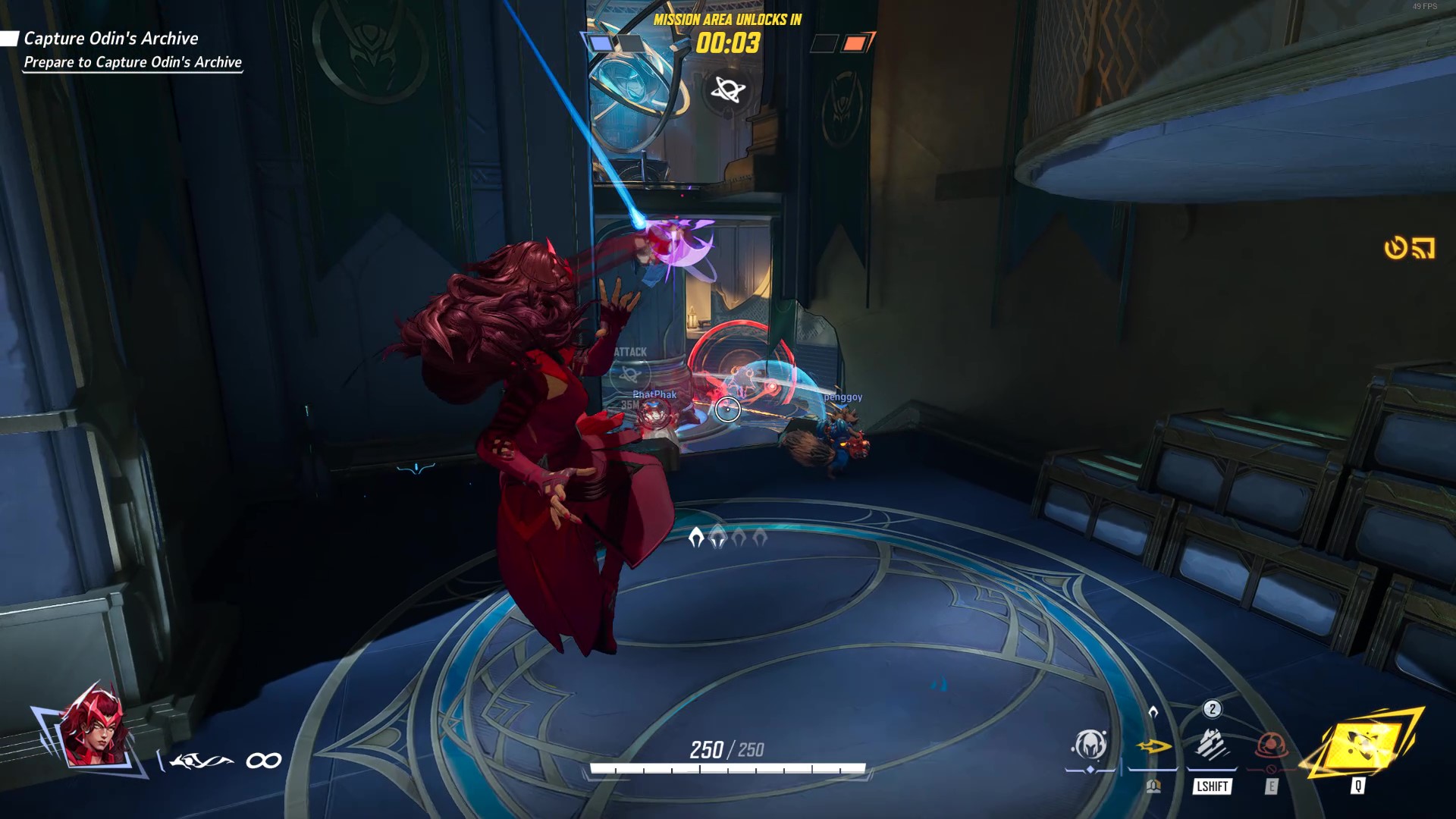Click the yellow screen-cast broadcast icon

click(1423, 248)
